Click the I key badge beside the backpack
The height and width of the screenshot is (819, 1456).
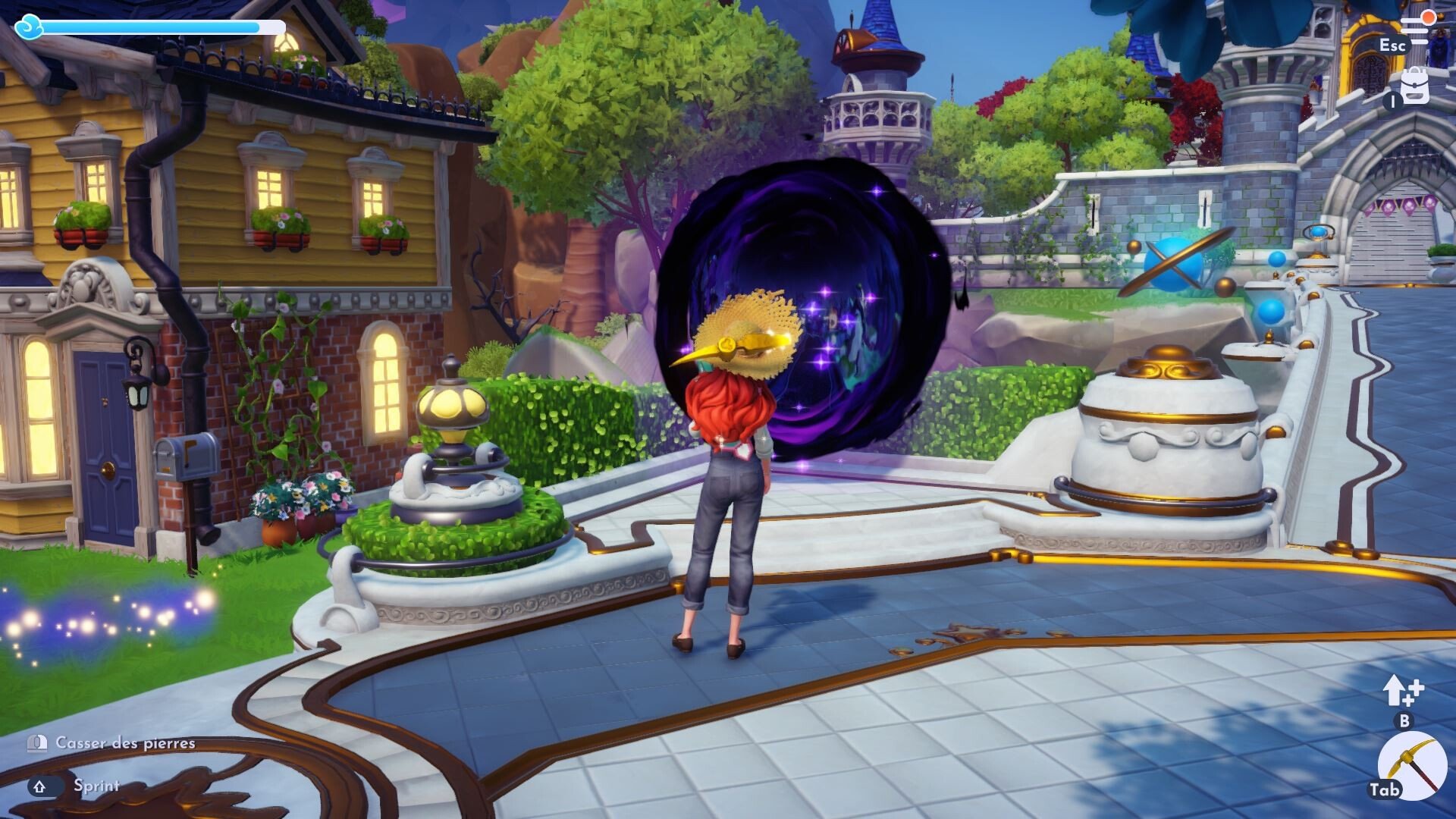[x=1392, y=99]
